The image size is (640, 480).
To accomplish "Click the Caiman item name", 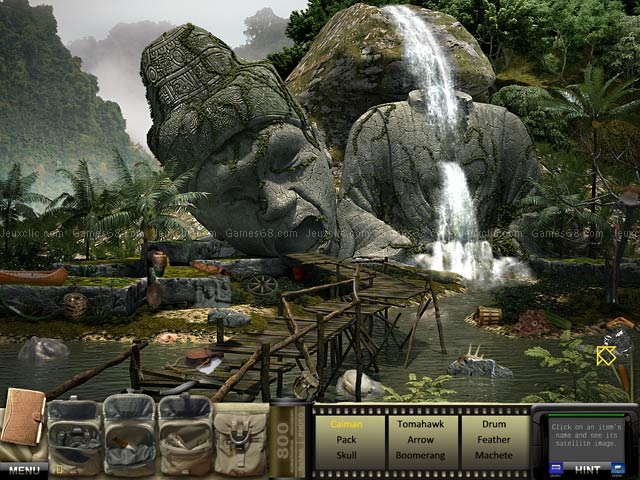I will click(346, 424).
